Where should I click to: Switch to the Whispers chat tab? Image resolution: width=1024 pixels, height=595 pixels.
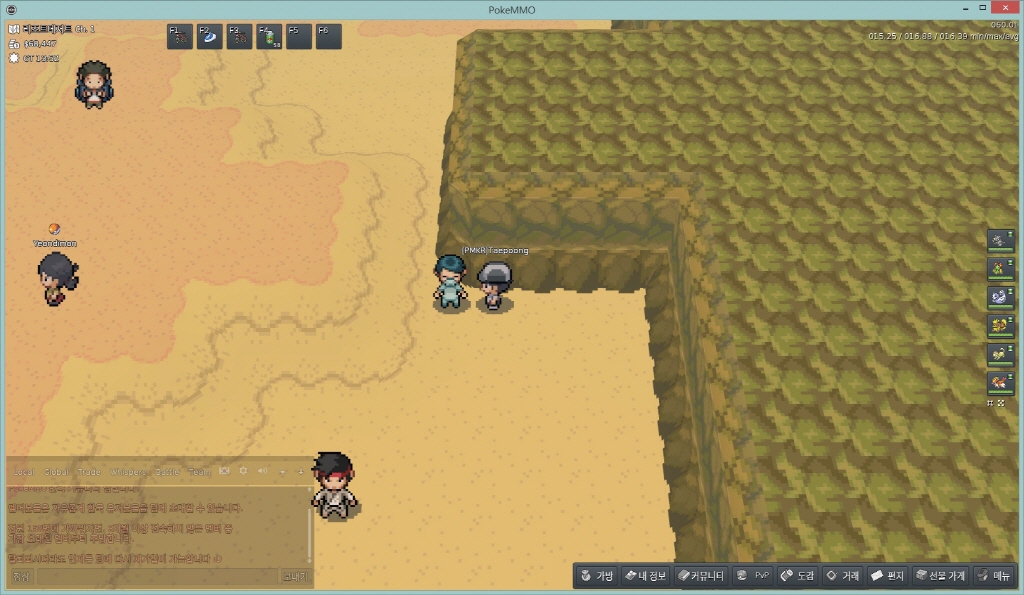click(x=127, y=471)
